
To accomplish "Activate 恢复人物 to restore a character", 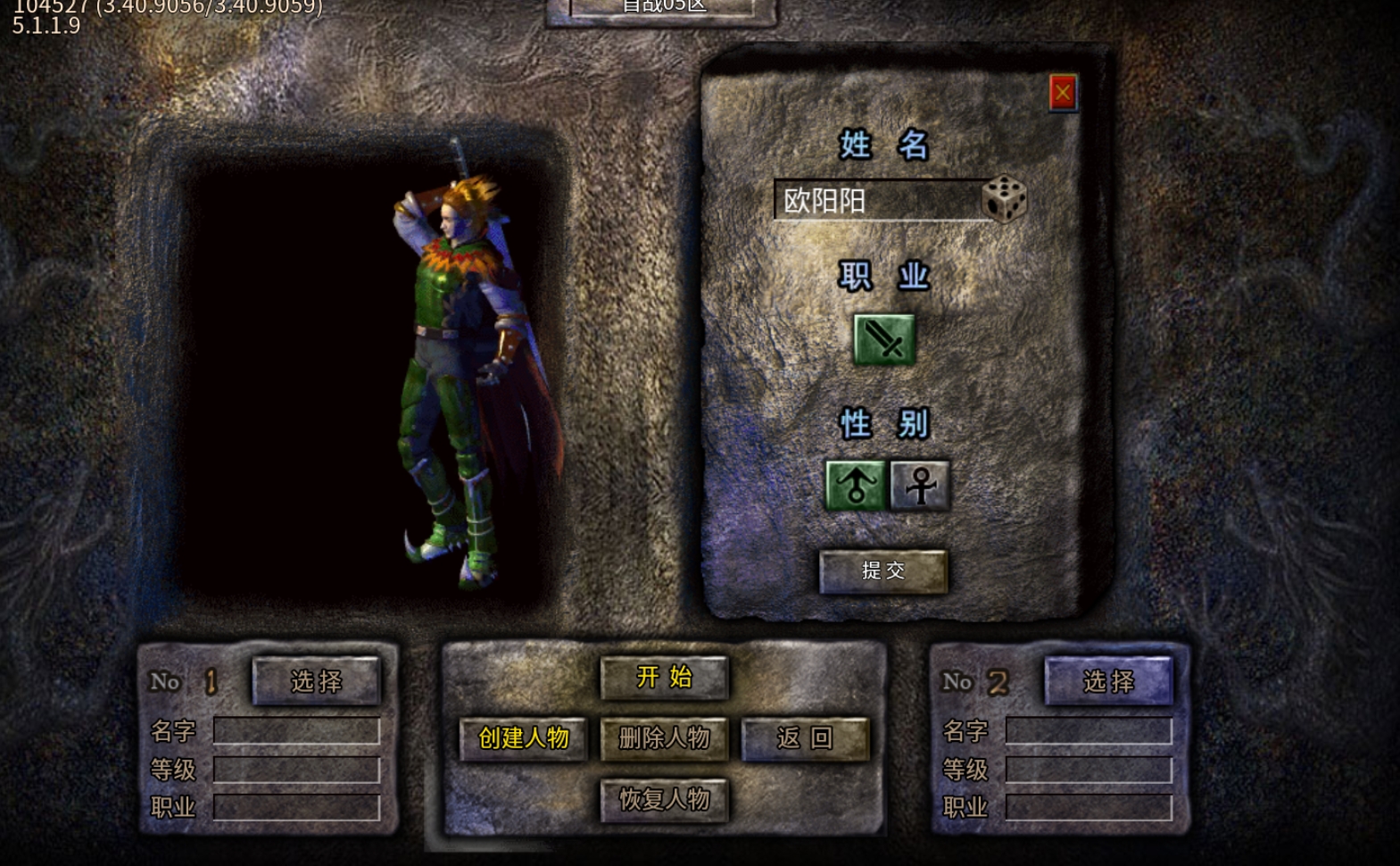I will click(664, 799).
